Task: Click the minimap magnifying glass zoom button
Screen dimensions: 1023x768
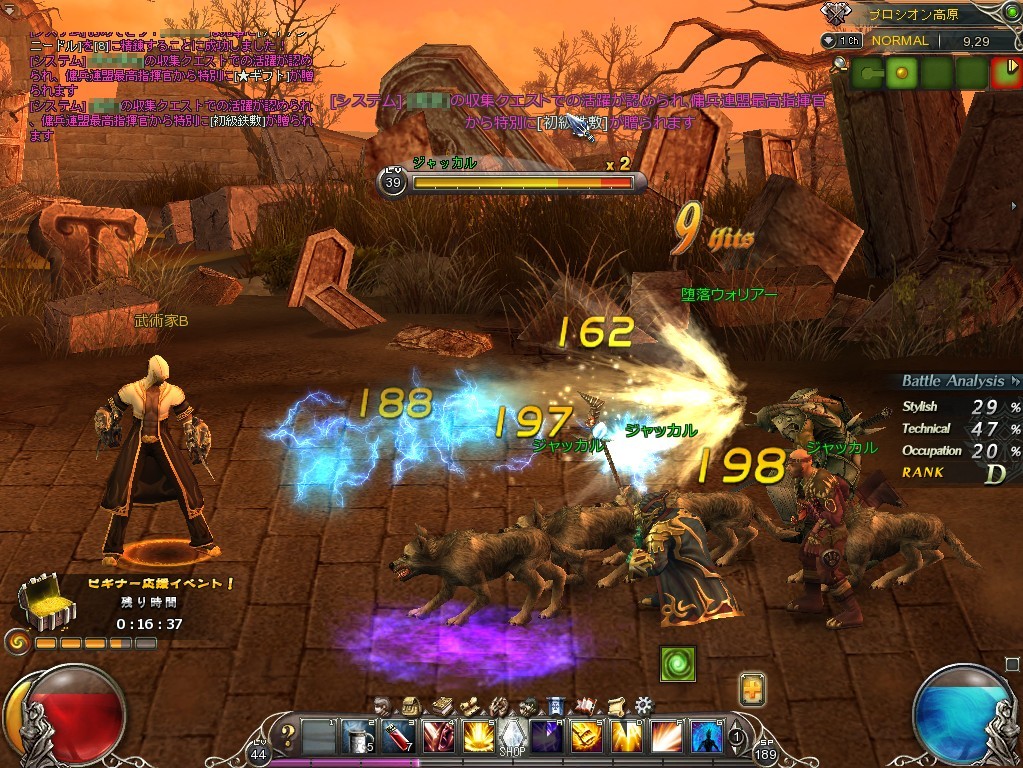Action: 838,64
